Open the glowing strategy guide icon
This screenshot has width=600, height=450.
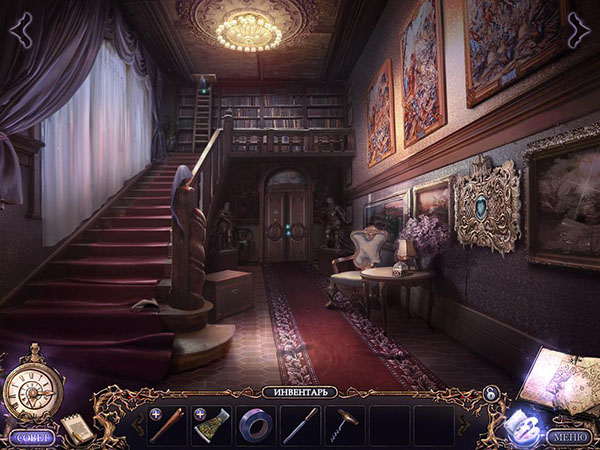click(519, 424)
